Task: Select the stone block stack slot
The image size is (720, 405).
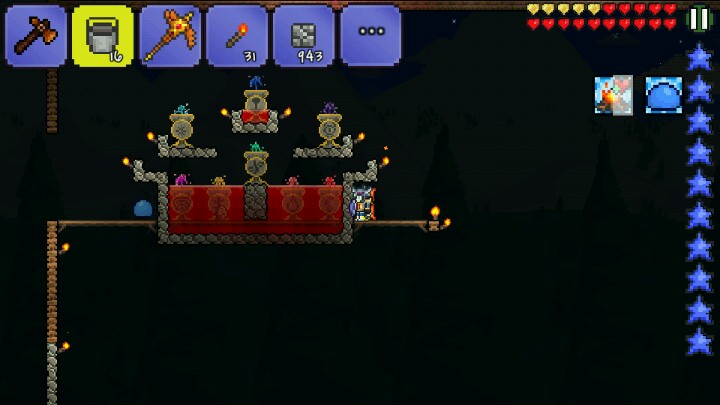Action: coord(304,35)
